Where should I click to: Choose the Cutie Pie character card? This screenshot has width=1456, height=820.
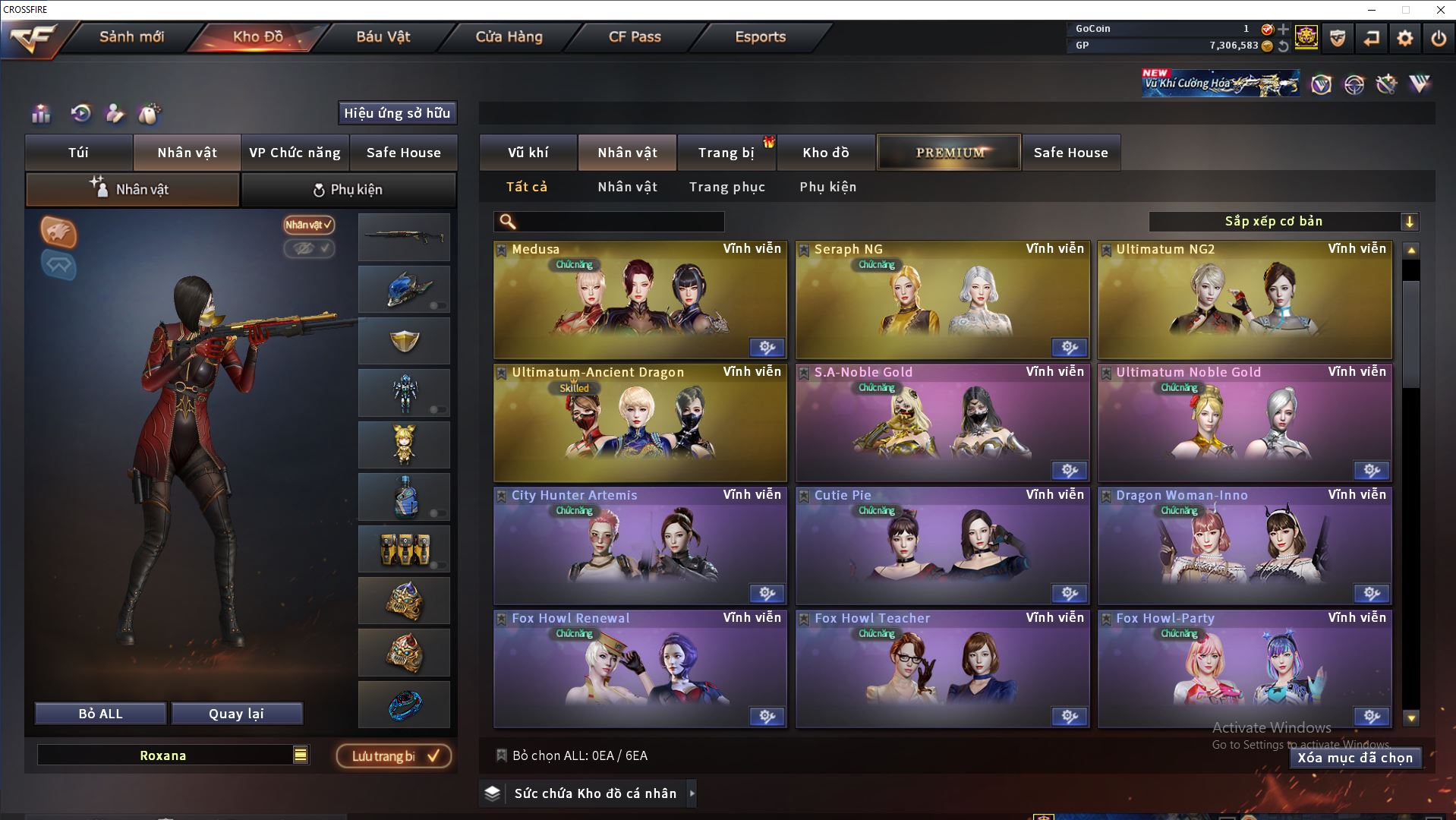[942, 546]
